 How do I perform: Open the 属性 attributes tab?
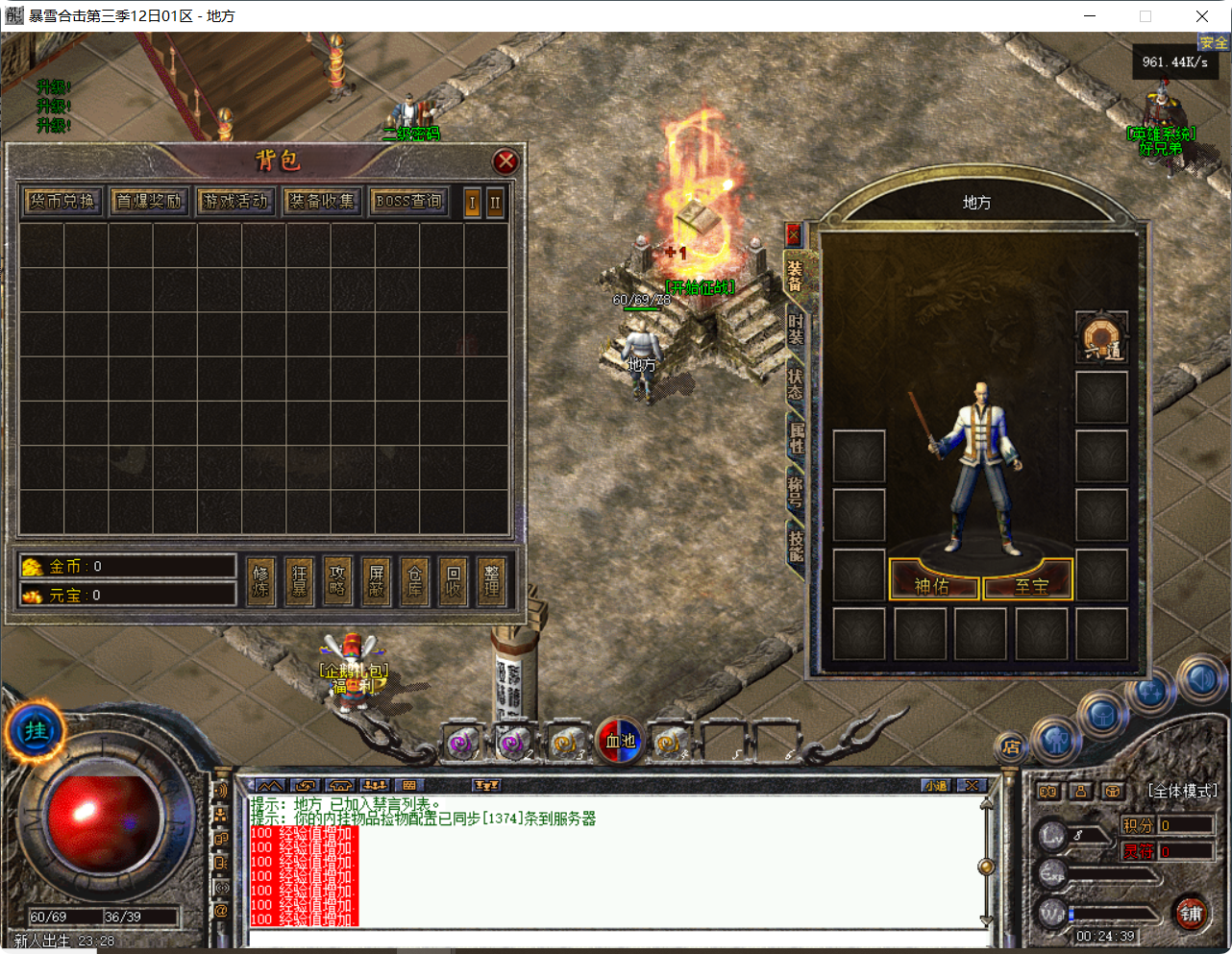796,437
